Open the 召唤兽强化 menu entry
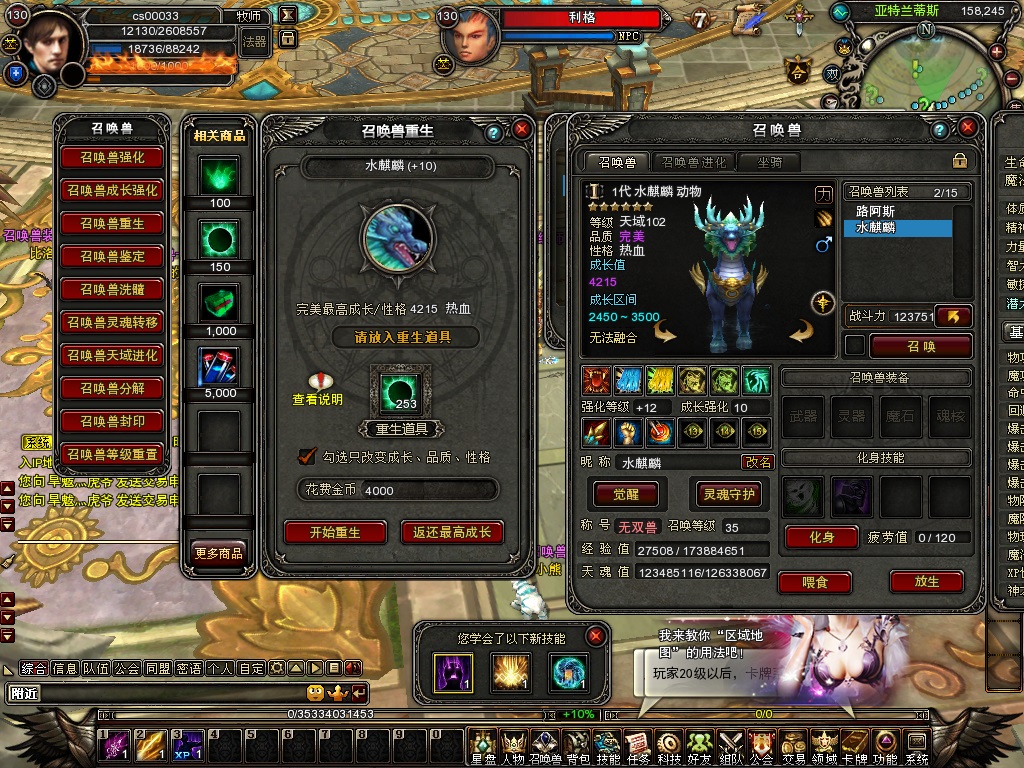This screenshot has width=1024, height=768. (112, 158)
